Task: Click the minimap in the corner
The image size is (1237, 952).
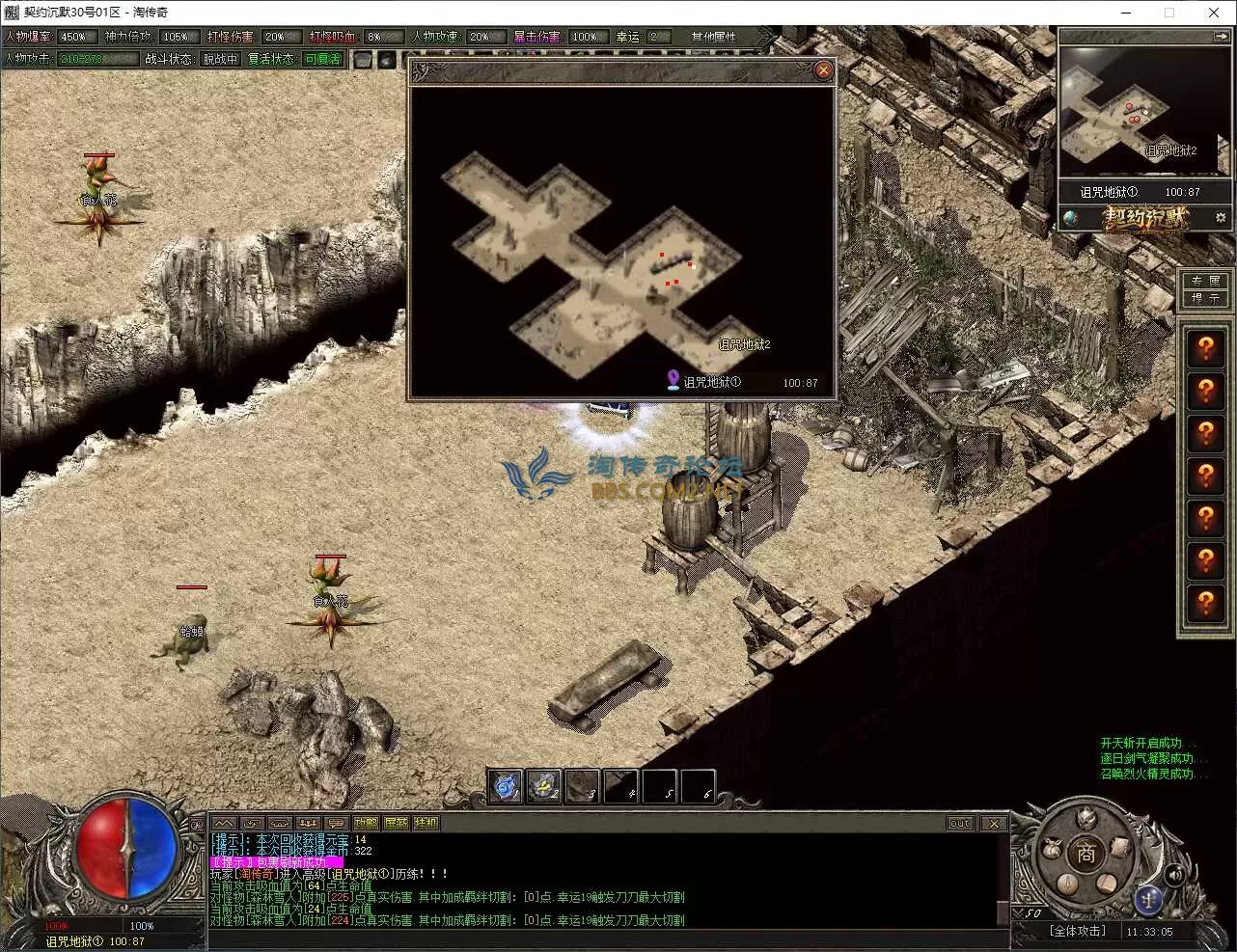Action: [1131, 111]
